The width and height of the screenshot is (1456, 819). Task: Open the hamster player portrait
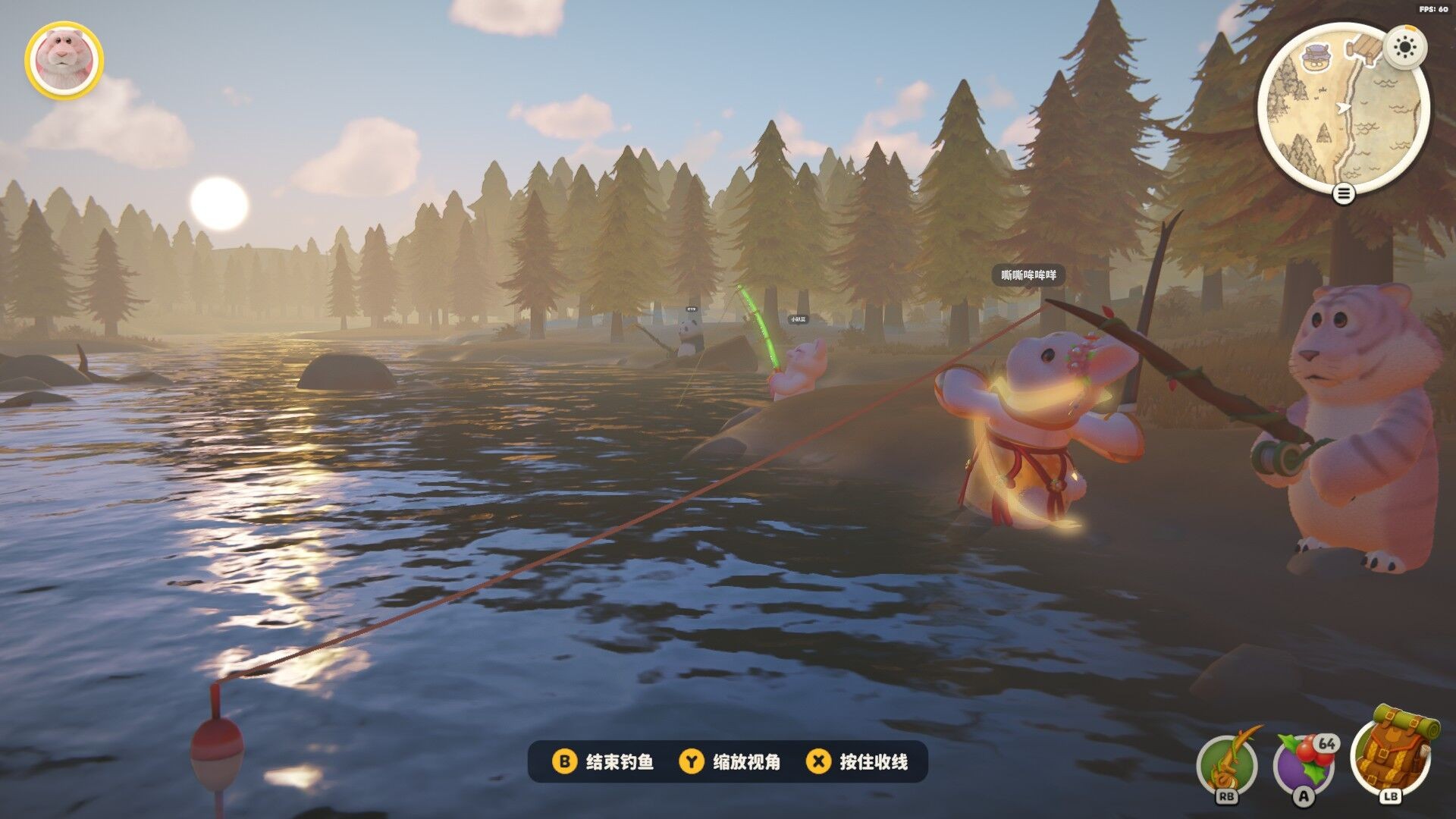click(x=64, y=60)
